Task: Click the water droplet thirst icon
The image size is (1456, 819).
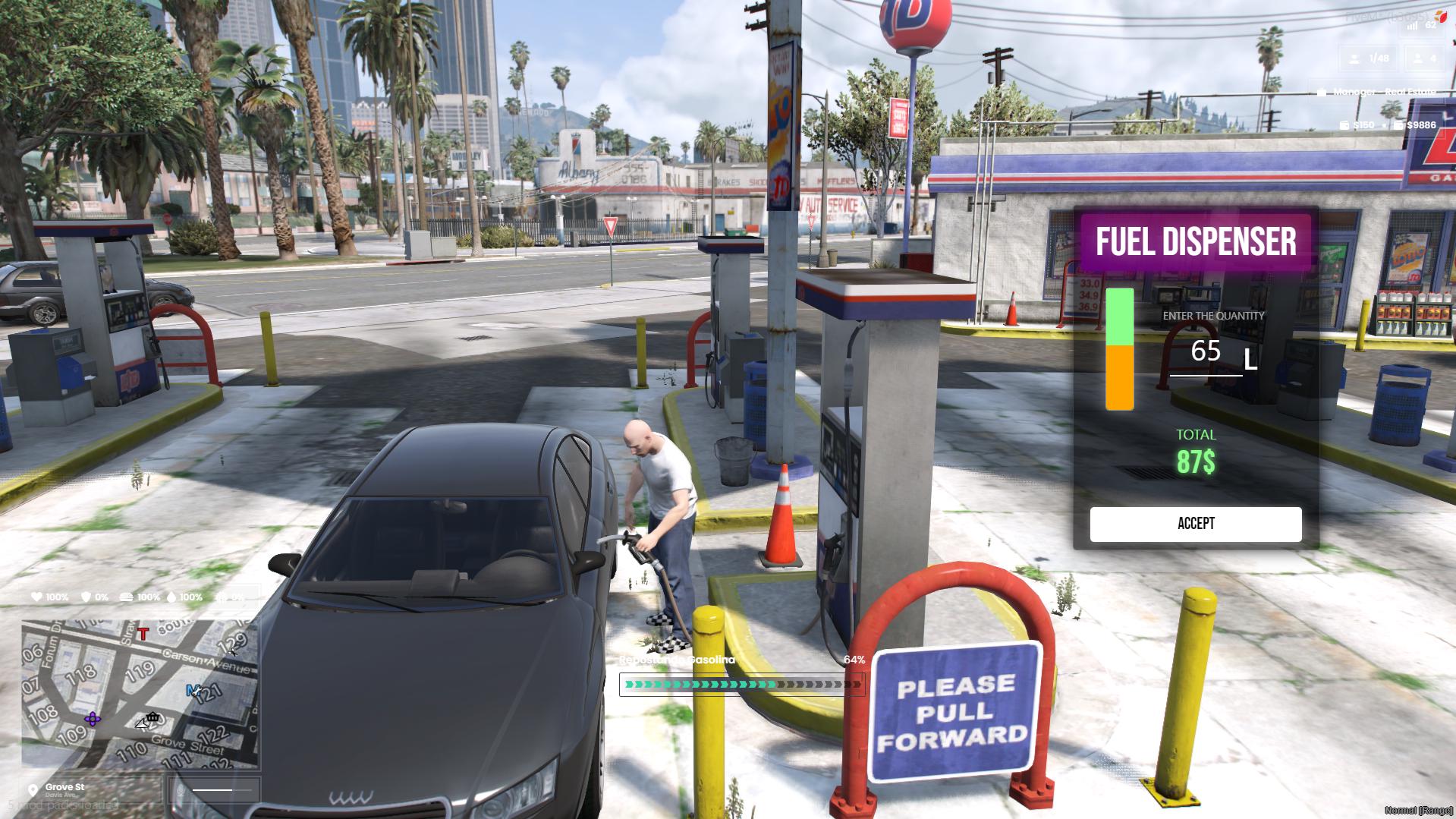Action: coord(171,597)
